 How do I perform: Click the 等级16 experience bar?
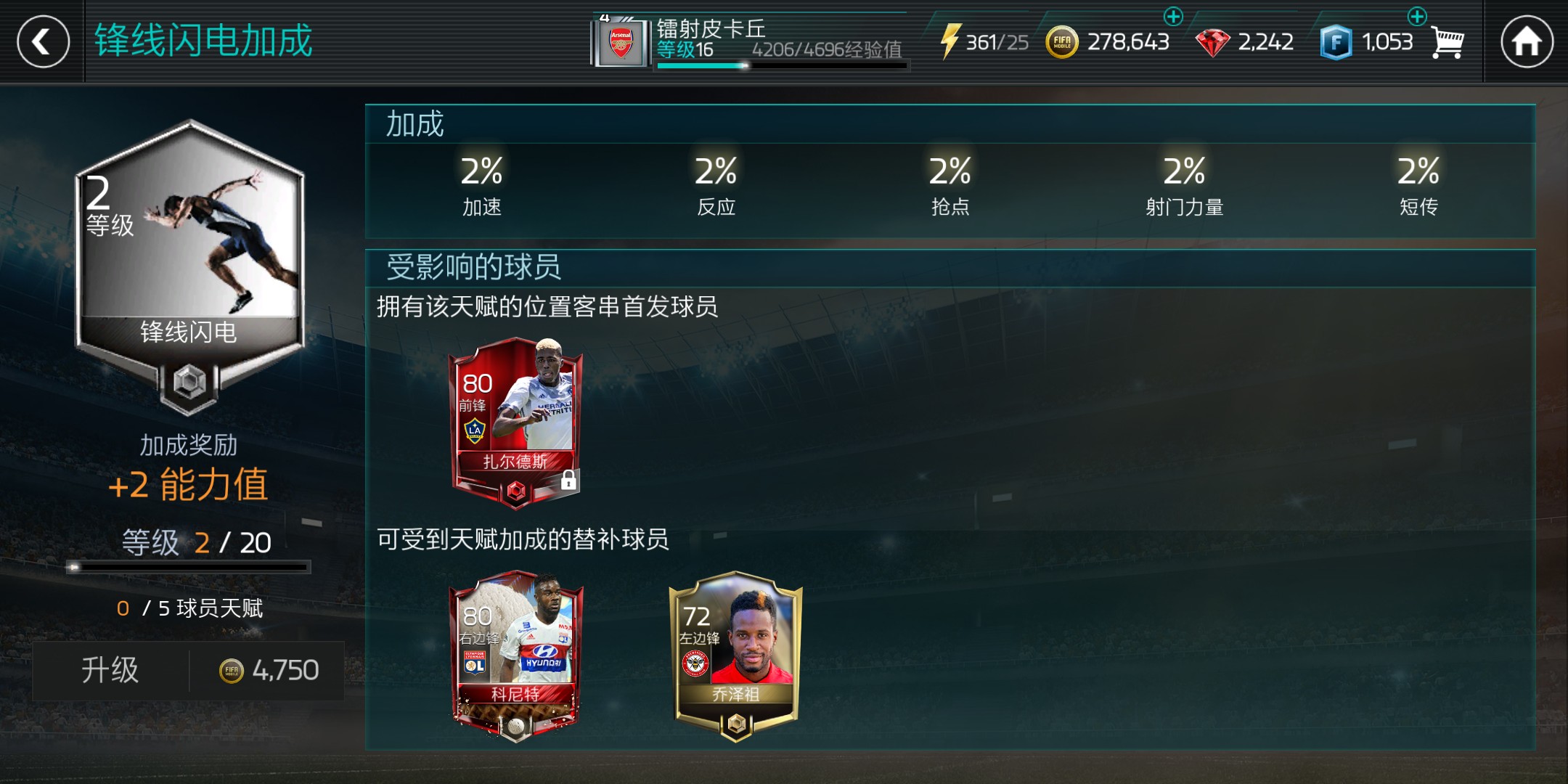point(777,66)
